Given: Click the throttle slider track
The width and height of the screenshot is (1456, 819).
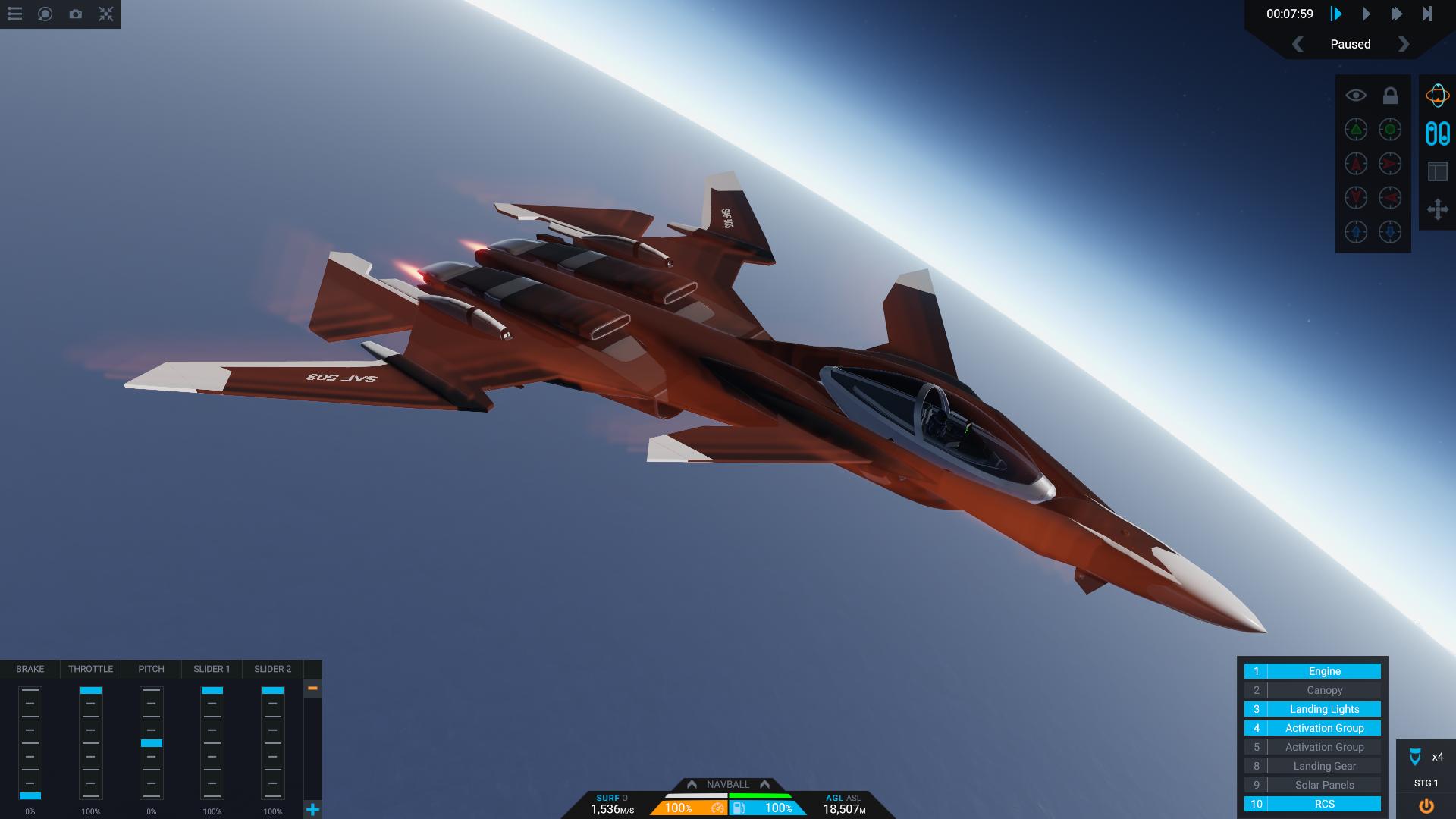Looking at the screenshot, I should coord(91,743).
